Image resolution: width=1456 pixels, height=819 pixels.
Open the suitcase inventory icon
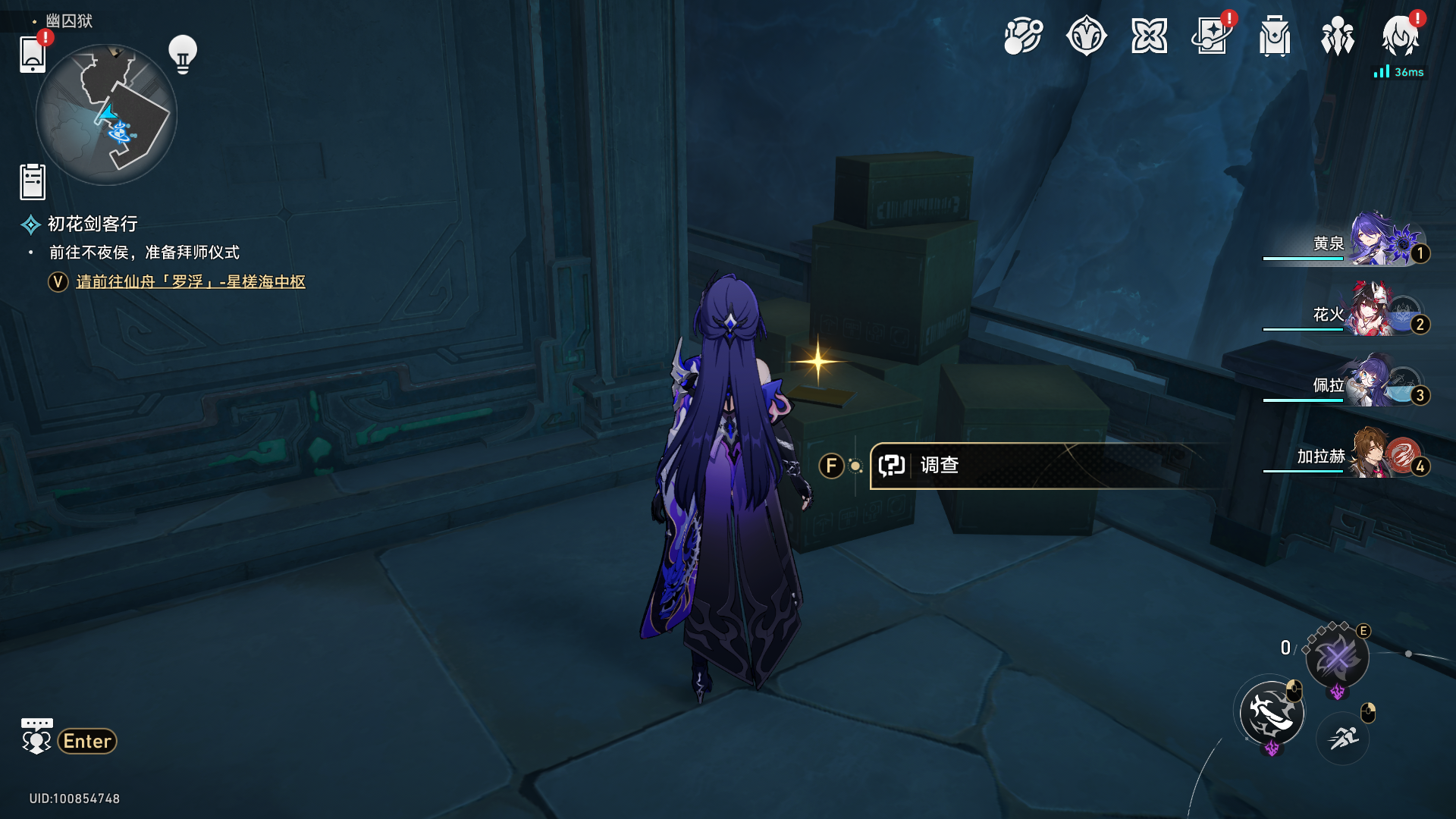pos(1275,36)
